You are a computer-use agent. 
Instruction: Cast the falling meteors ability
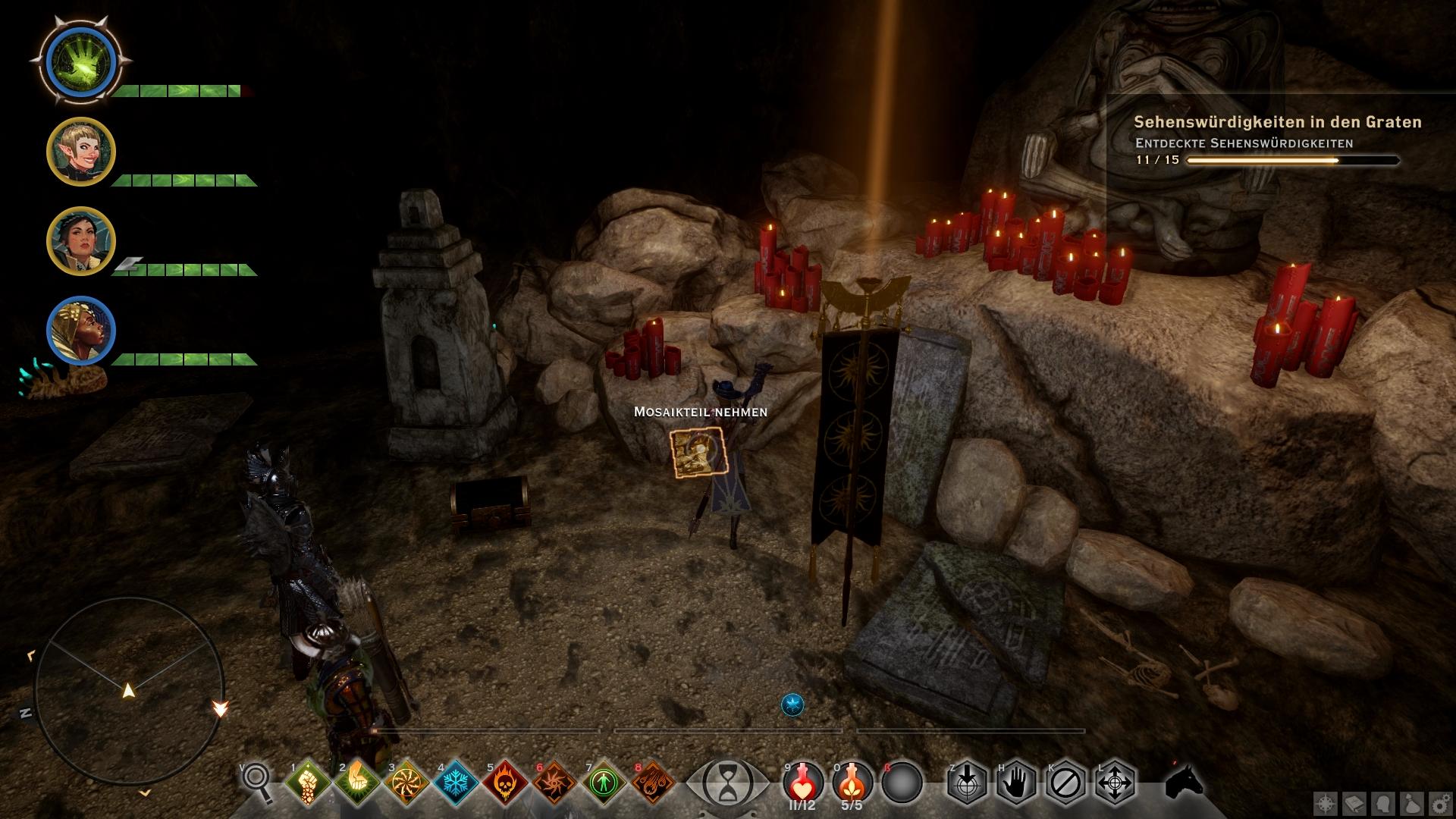click(653, 782)
